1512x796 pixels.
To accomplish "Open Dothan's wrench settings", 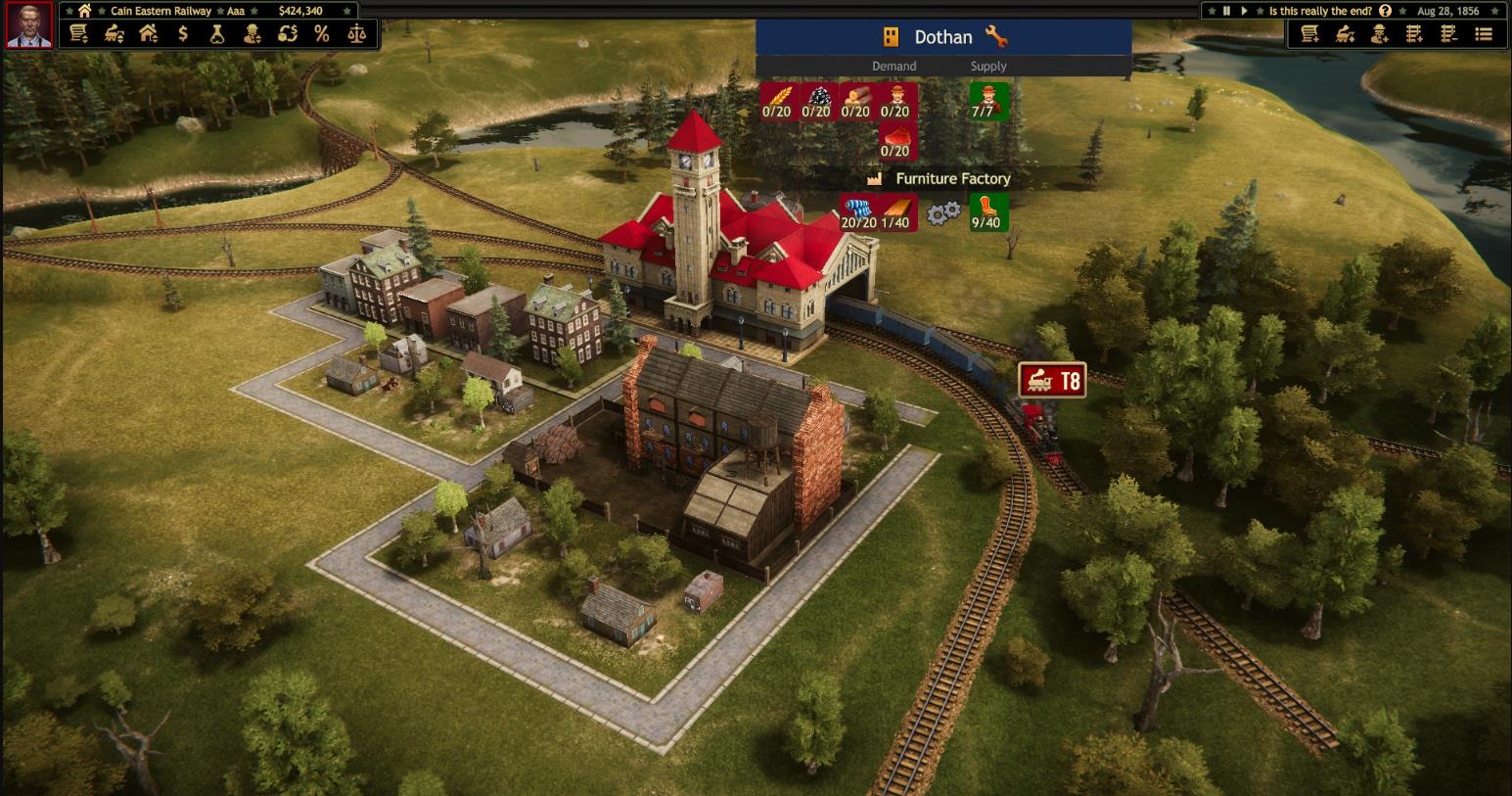I will click(x=996, y=37).
